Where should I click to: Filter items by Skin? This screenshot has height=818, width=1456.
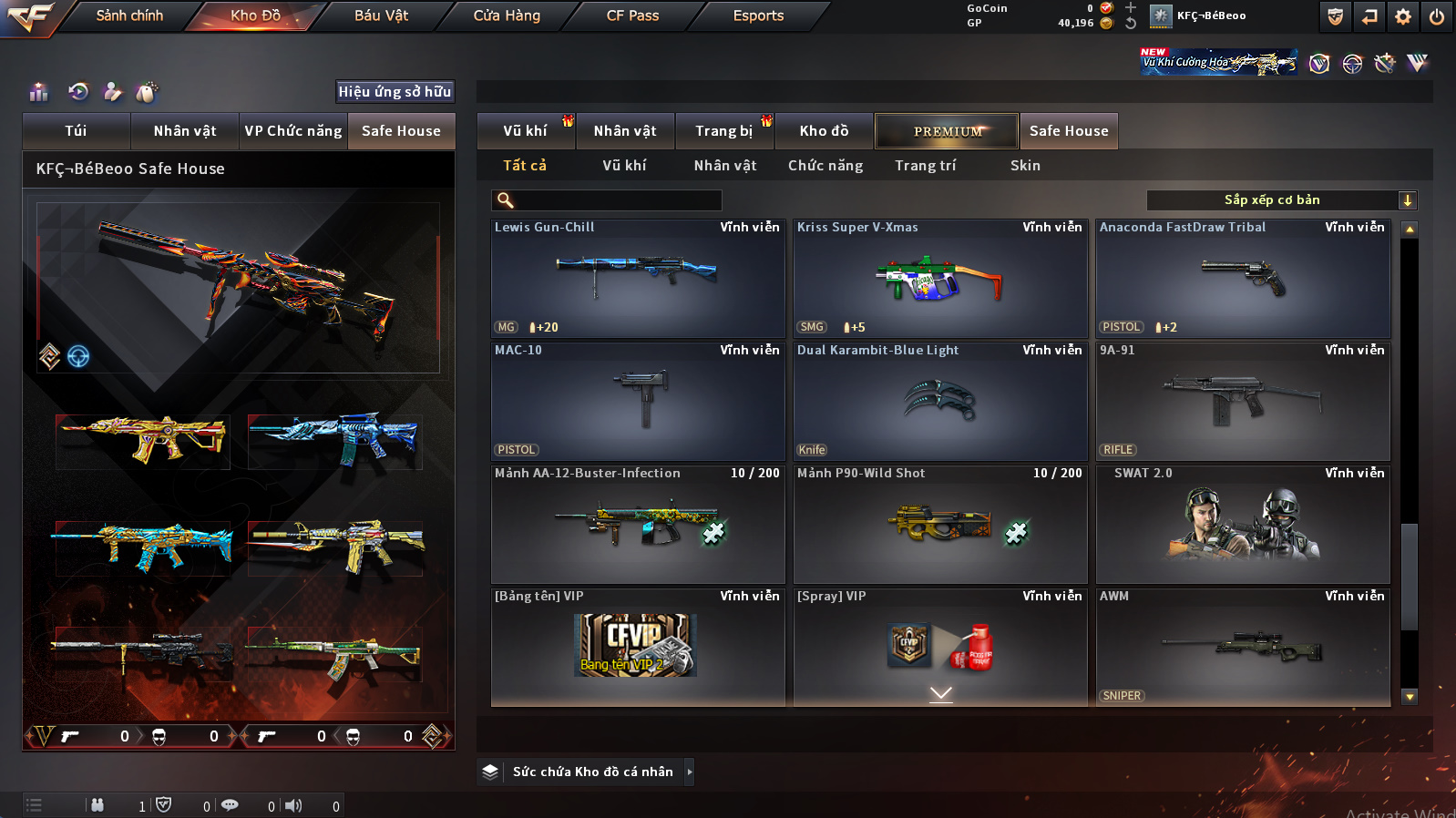1025,166
